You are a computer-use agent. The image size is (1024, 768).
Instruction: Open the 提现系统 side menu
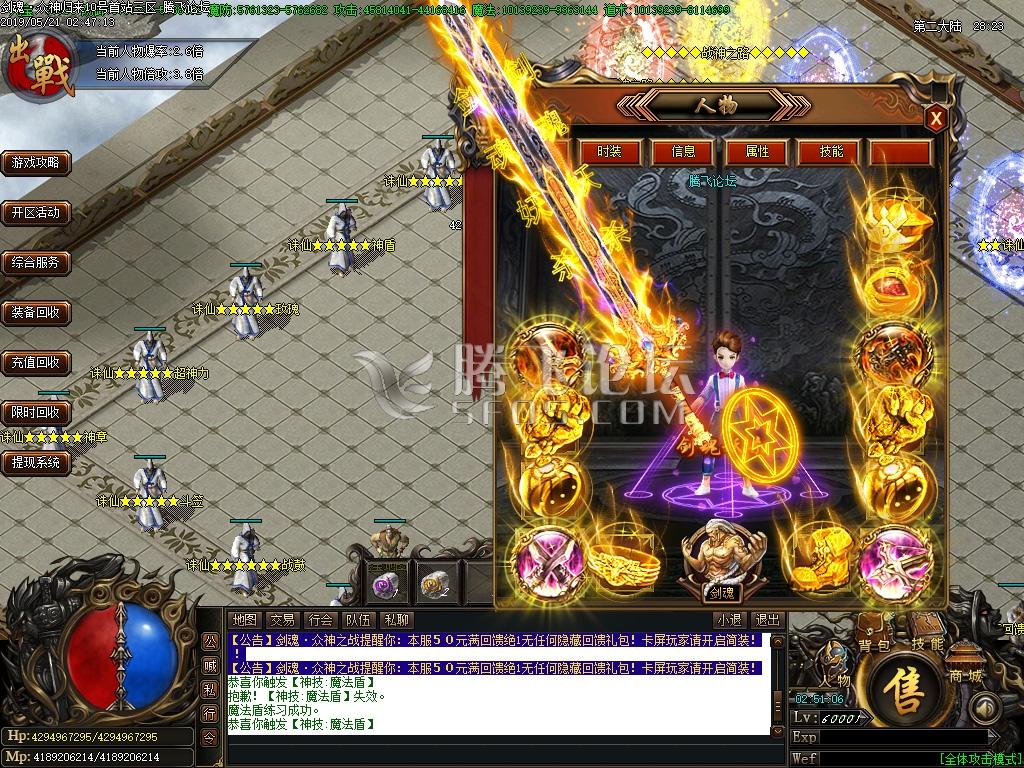click(36, 462)
